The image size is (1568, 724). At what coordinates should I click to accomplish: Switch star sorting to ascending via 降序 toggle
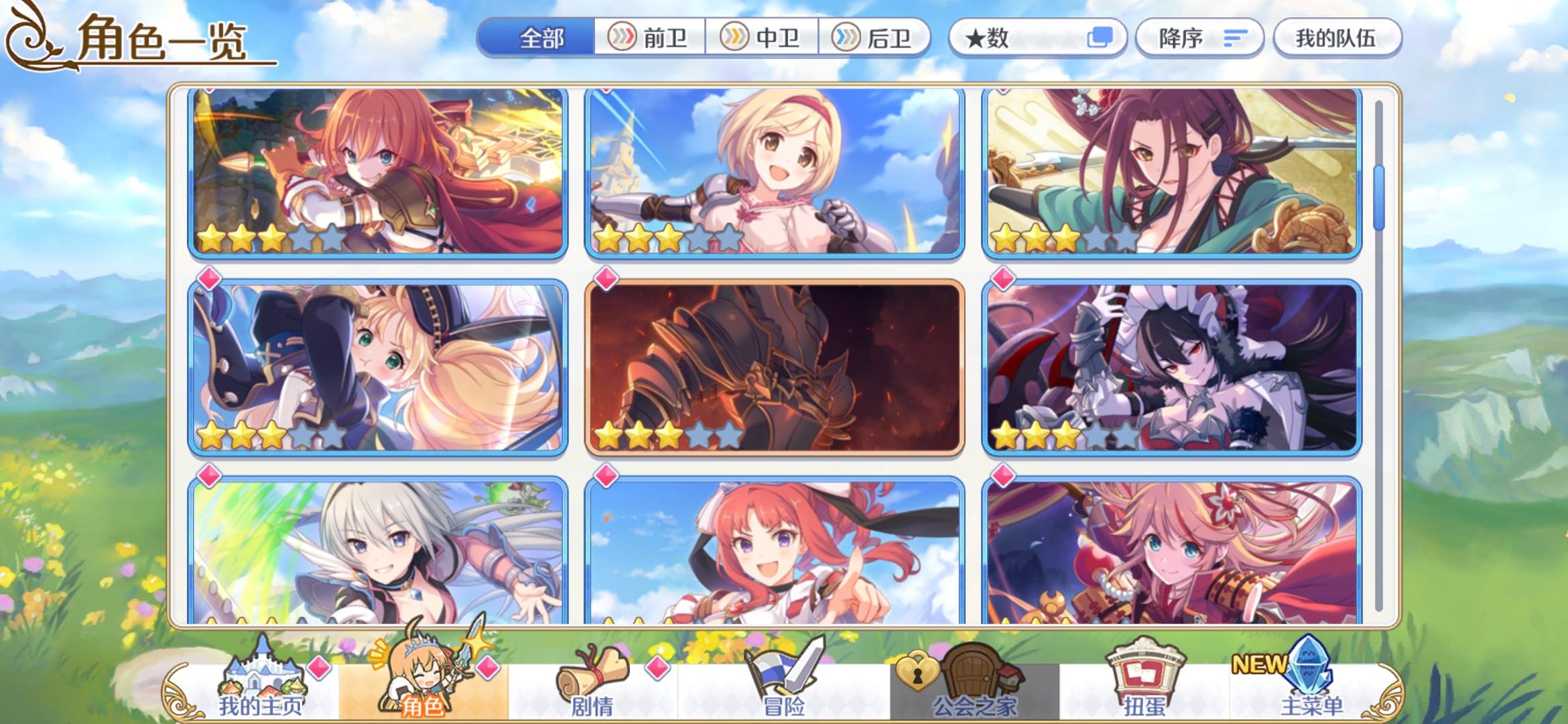click(x=1197, y=38)
